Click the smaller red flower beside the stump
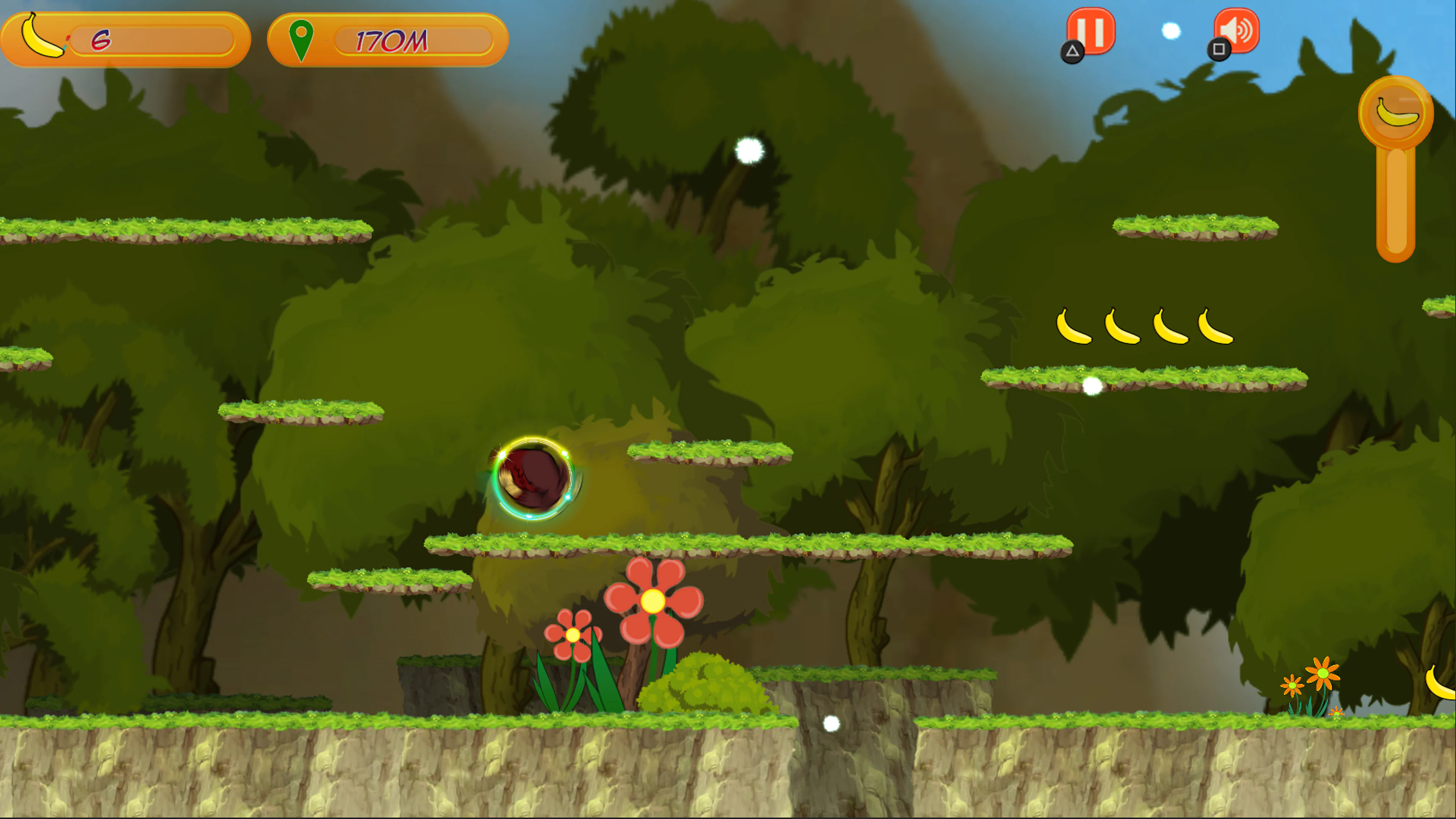The image size is (1456, 819). tap(573, 634)
